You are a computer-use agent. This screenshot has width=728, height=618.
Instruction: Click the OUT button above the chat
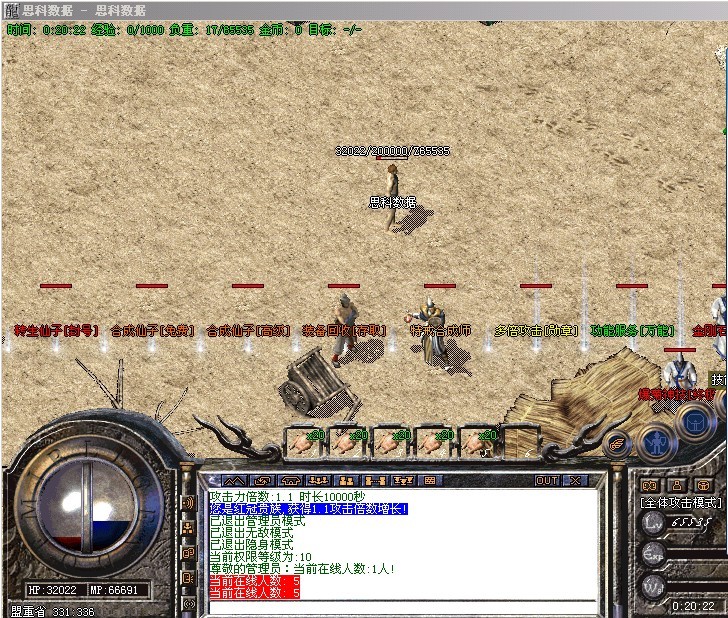tap(547, 481)
